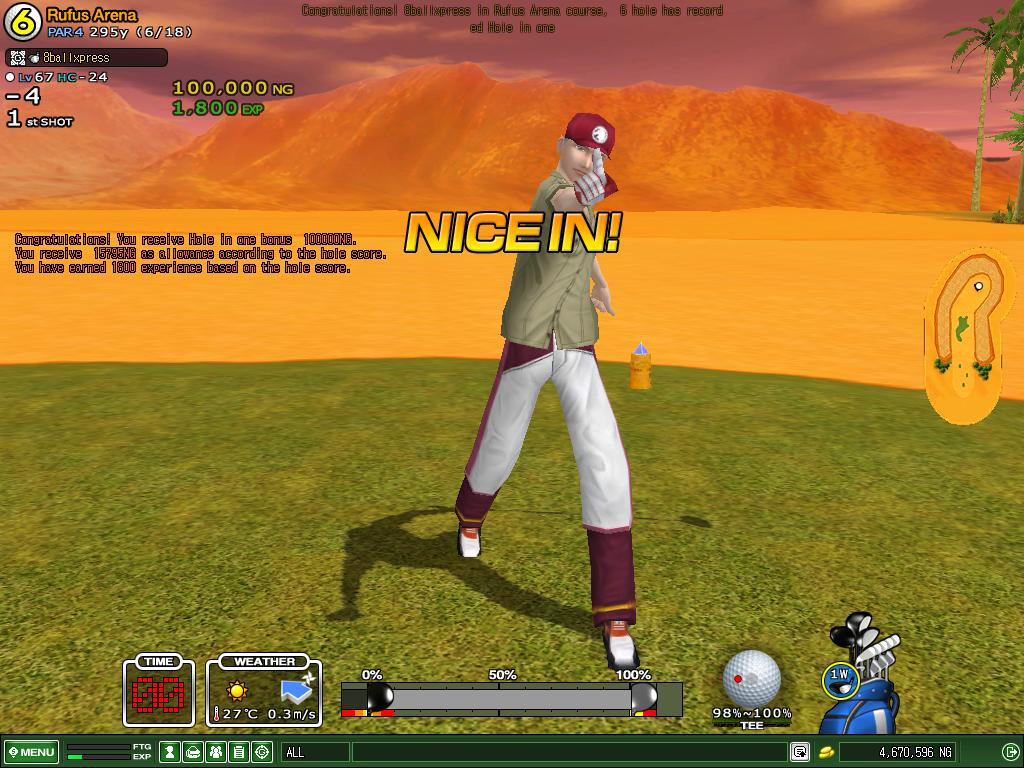1024x768 pixels.
Task: Click the circular target icon in toolbar
Action: coord(262,752)
